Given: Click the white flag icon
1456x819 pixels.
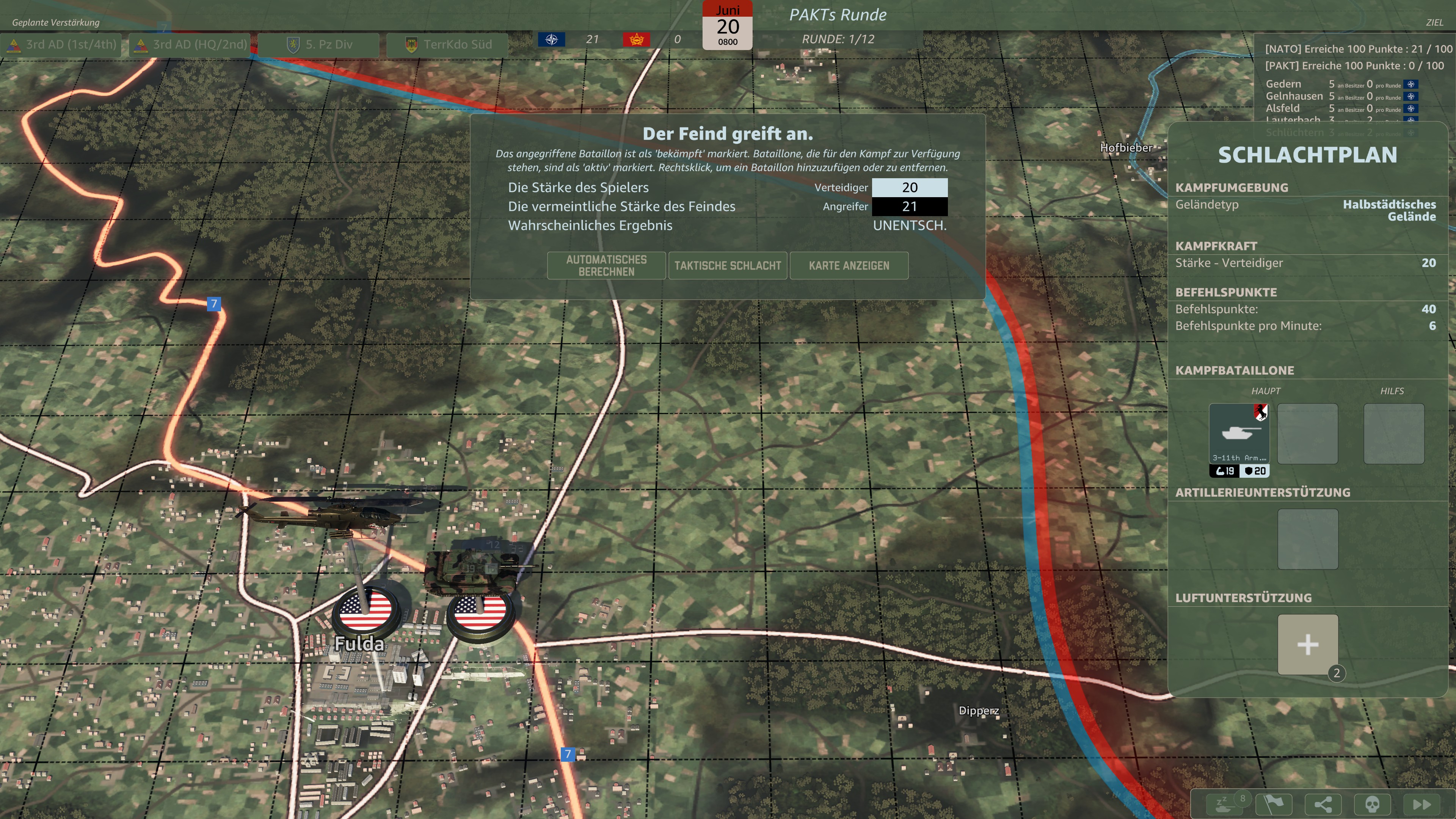Looking at the screenshot, I should tap(1274, 804).
